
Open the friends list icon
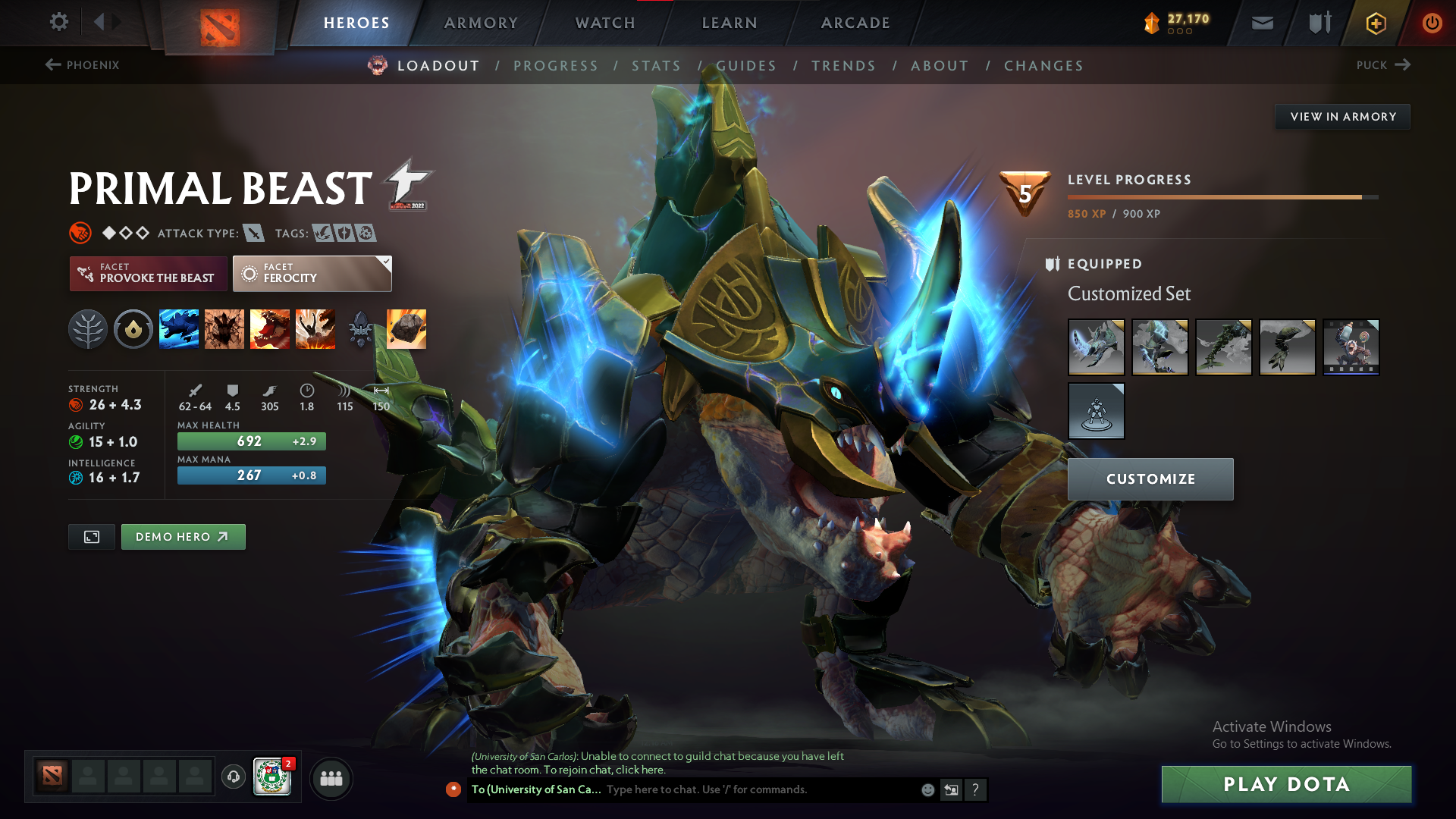[331, 777]
